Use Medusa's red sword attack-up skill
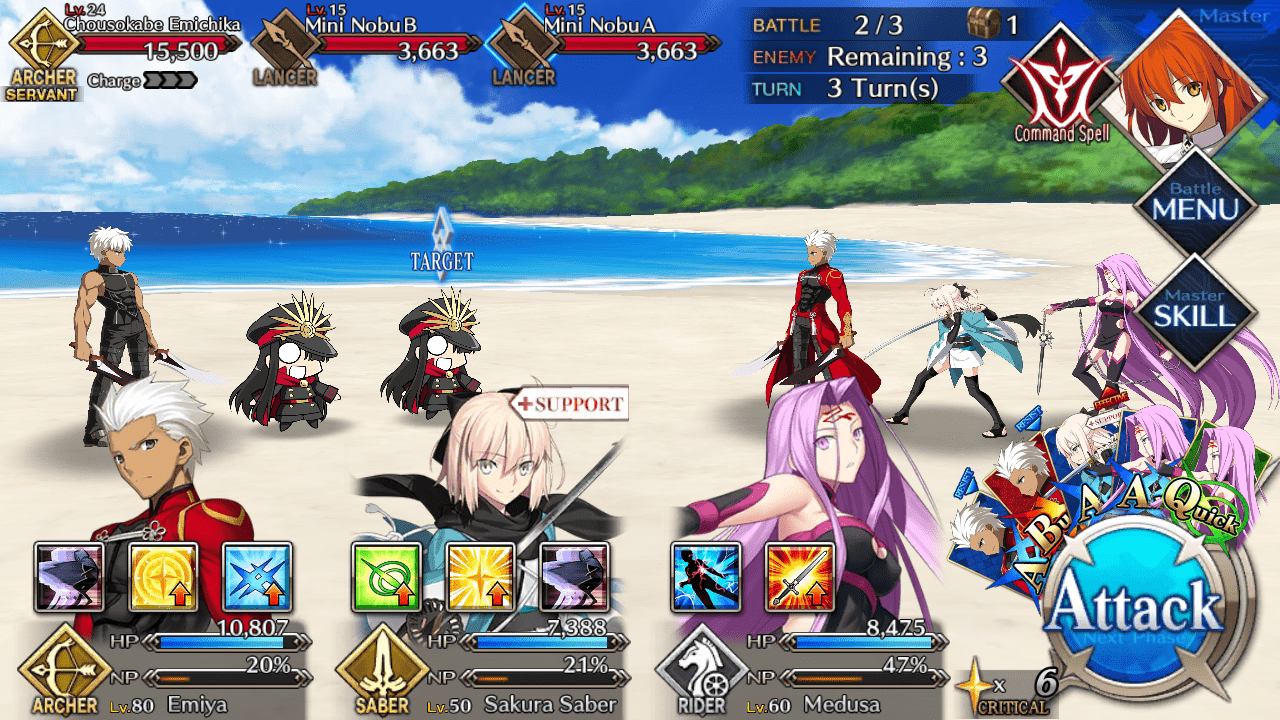The height and width of the screenshot is (720, 1280). pos(800,577)
